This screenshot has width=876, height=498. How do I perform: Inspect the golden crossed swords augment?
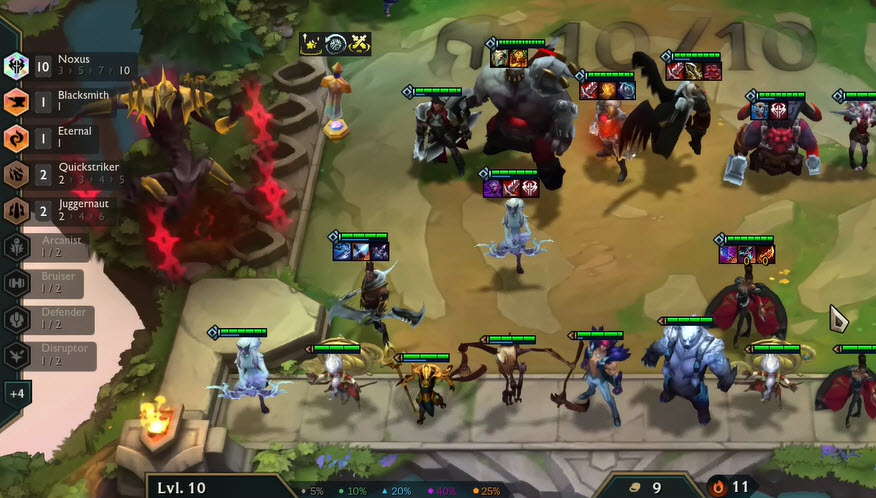pos(359,43)
